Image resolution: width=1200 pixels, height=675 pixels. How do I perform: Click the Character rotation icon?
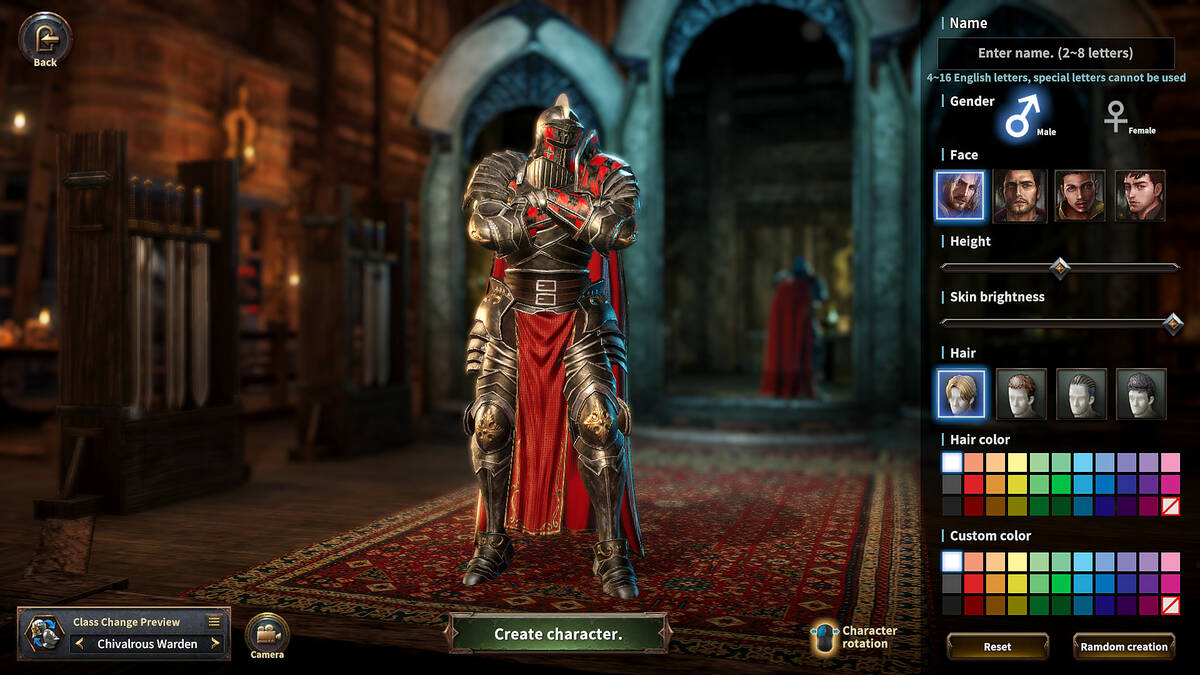point(824,638)
